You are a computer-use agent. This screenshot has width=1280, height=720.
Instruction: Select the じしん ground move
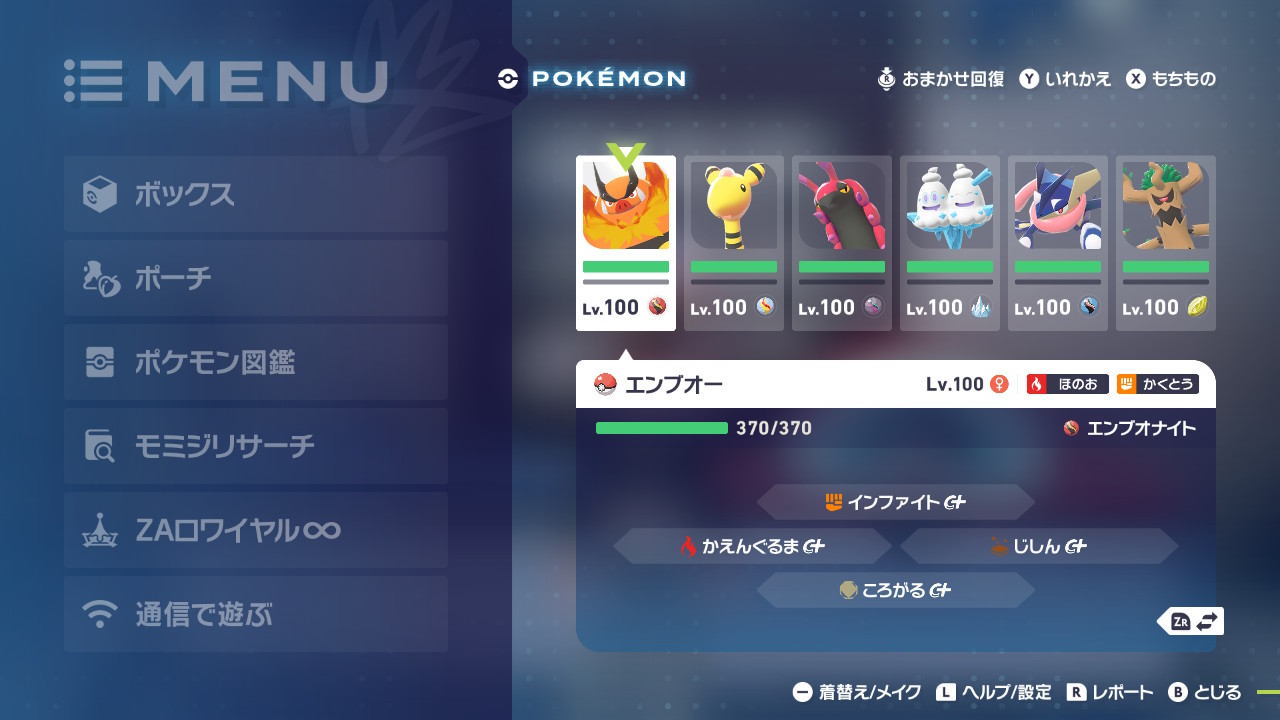coord(1038,546)
